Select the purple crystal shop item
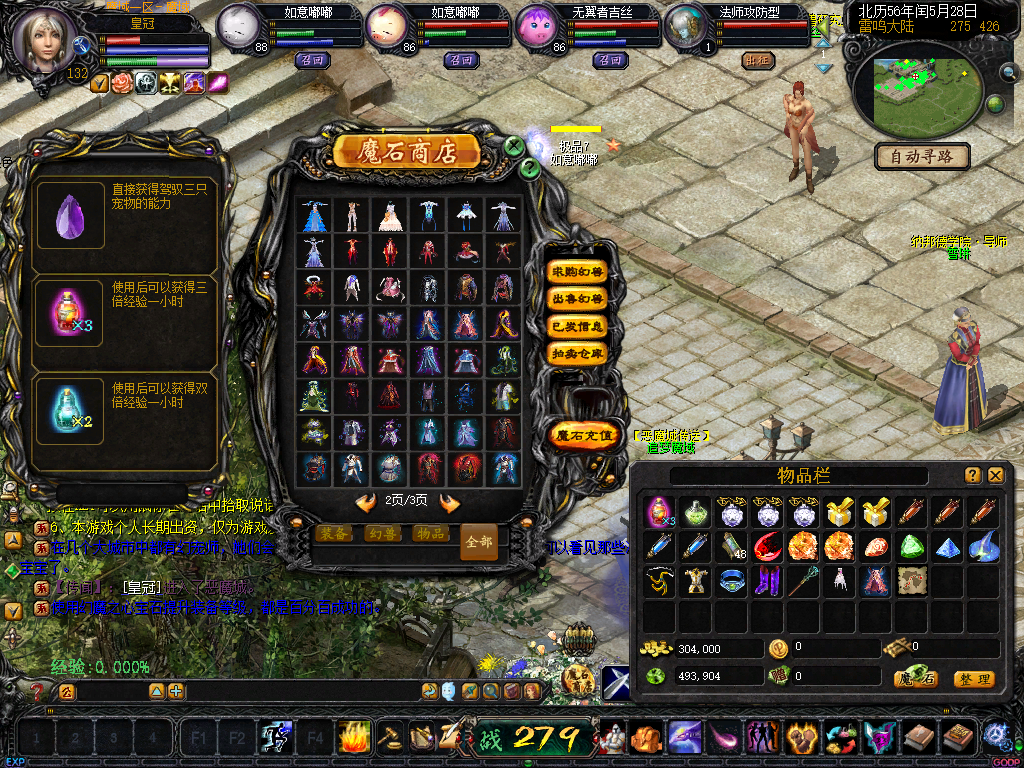1024x768 pixels. pyautogui.click(x=70, y=215)
